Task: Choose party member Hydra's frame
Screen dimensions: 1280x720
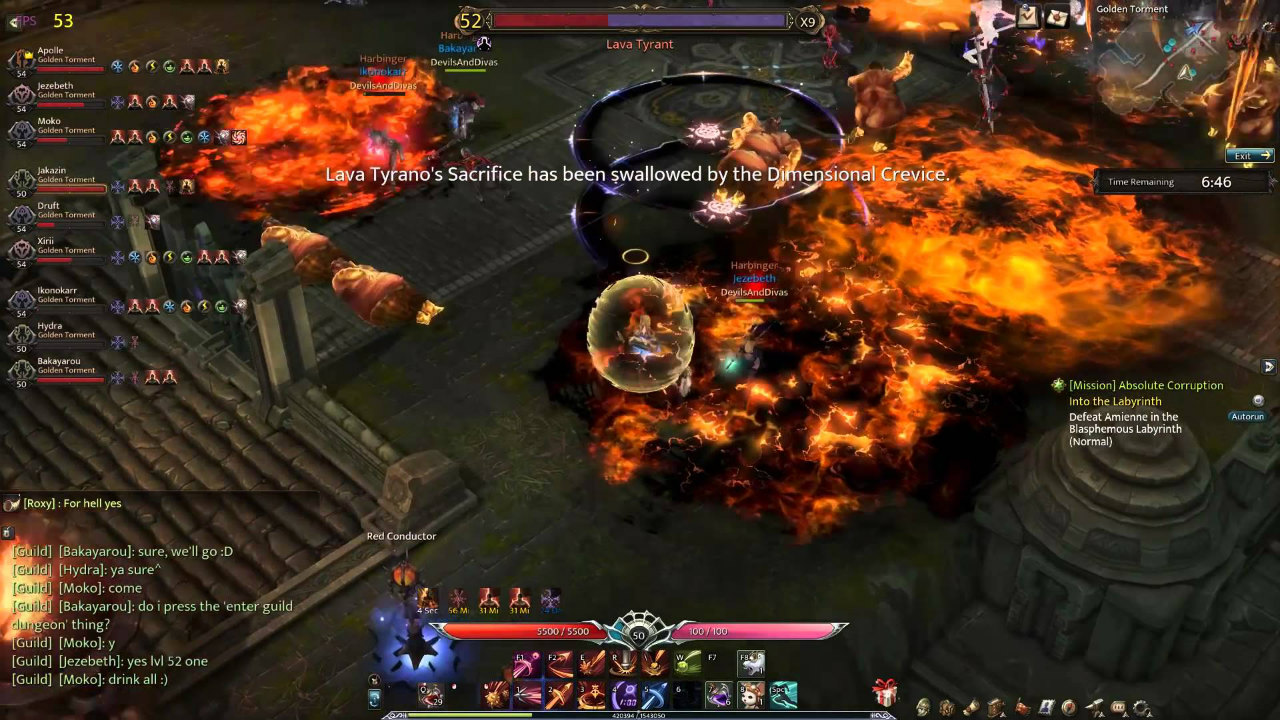Action: pos(58,335)
